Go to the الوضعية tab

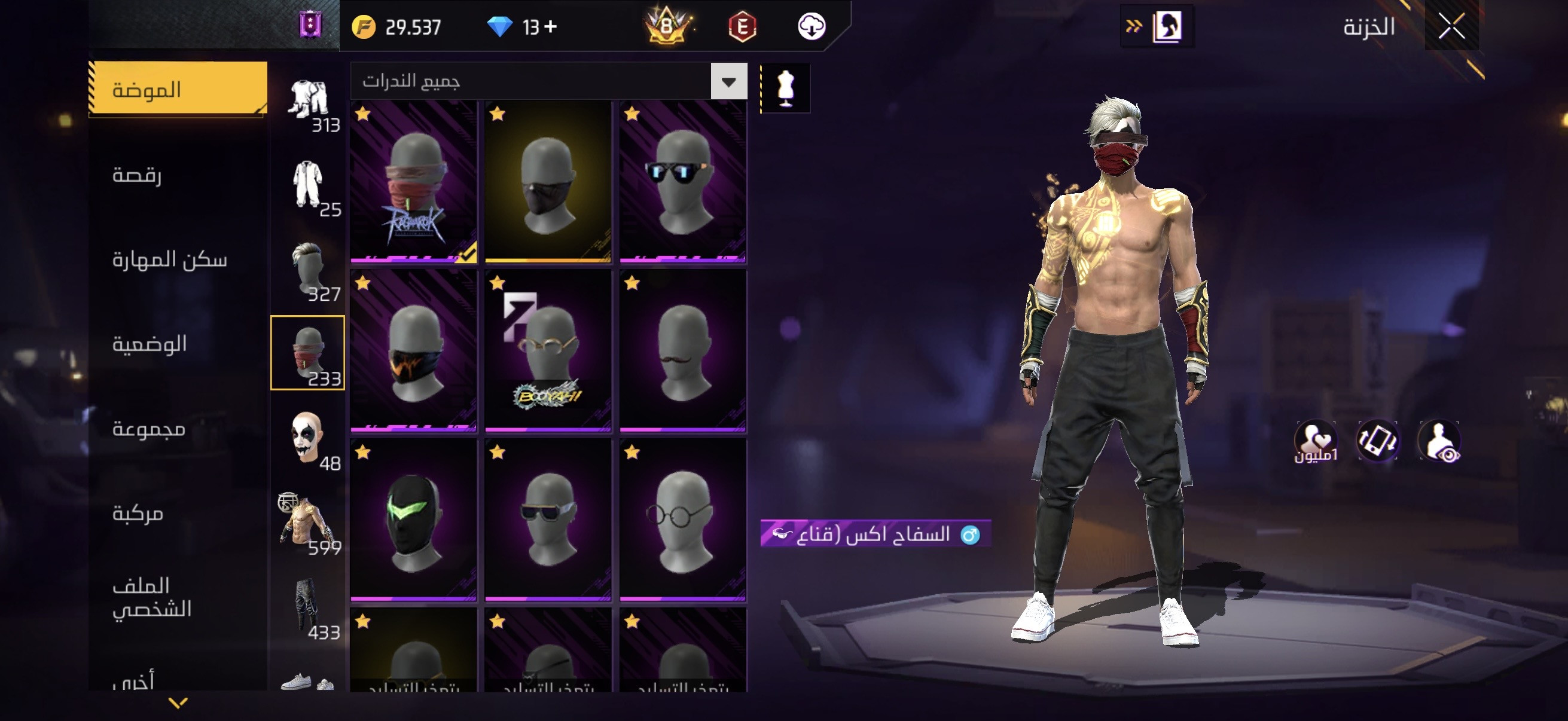[149, 344]
